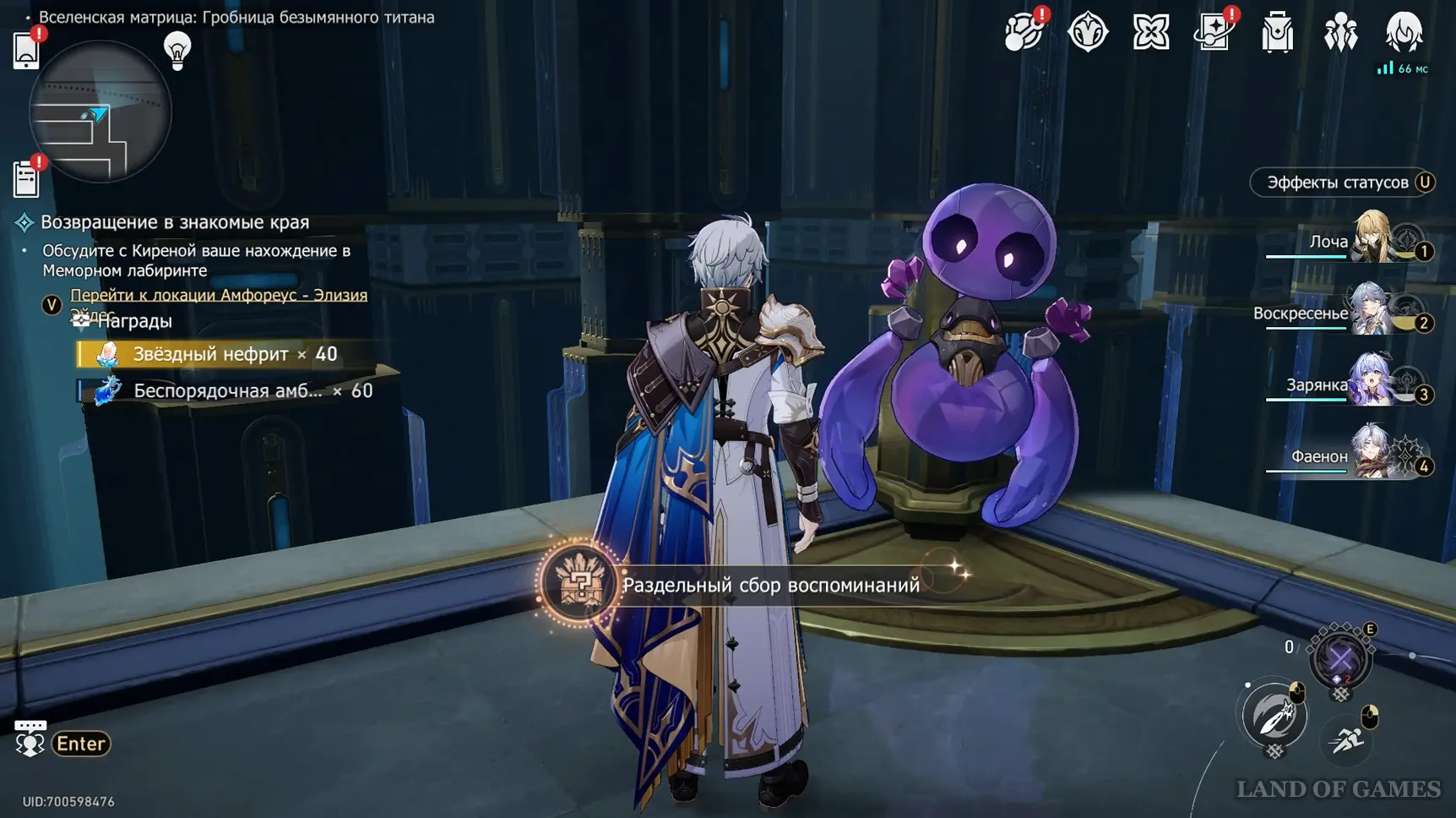Follow the 'Перейти к локации Амфореус' link
Screen dimensions: 1456x818
point(218,295)
